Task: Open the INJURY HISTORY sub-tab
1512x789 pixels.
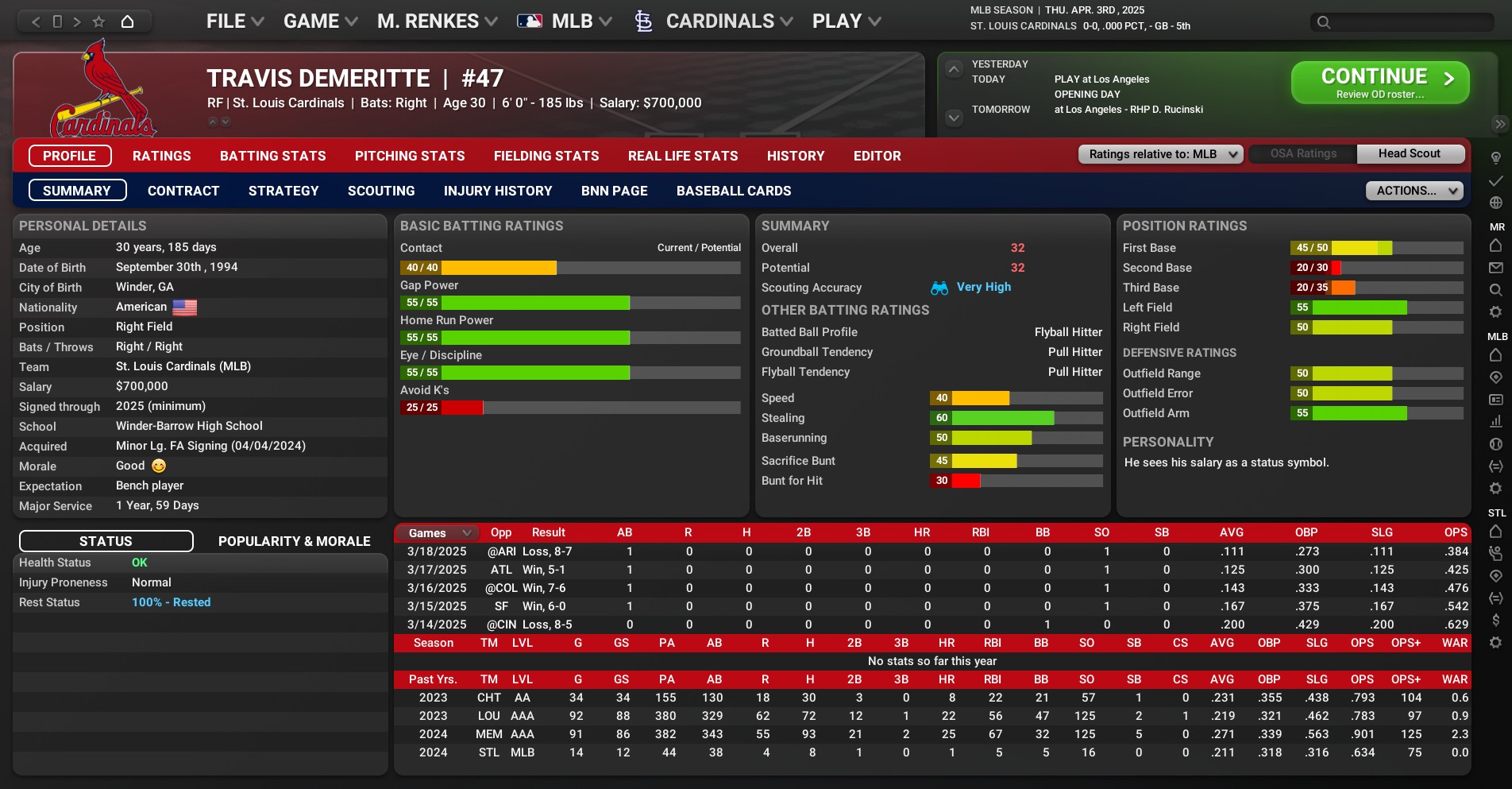Action: (x=497, y=191)
